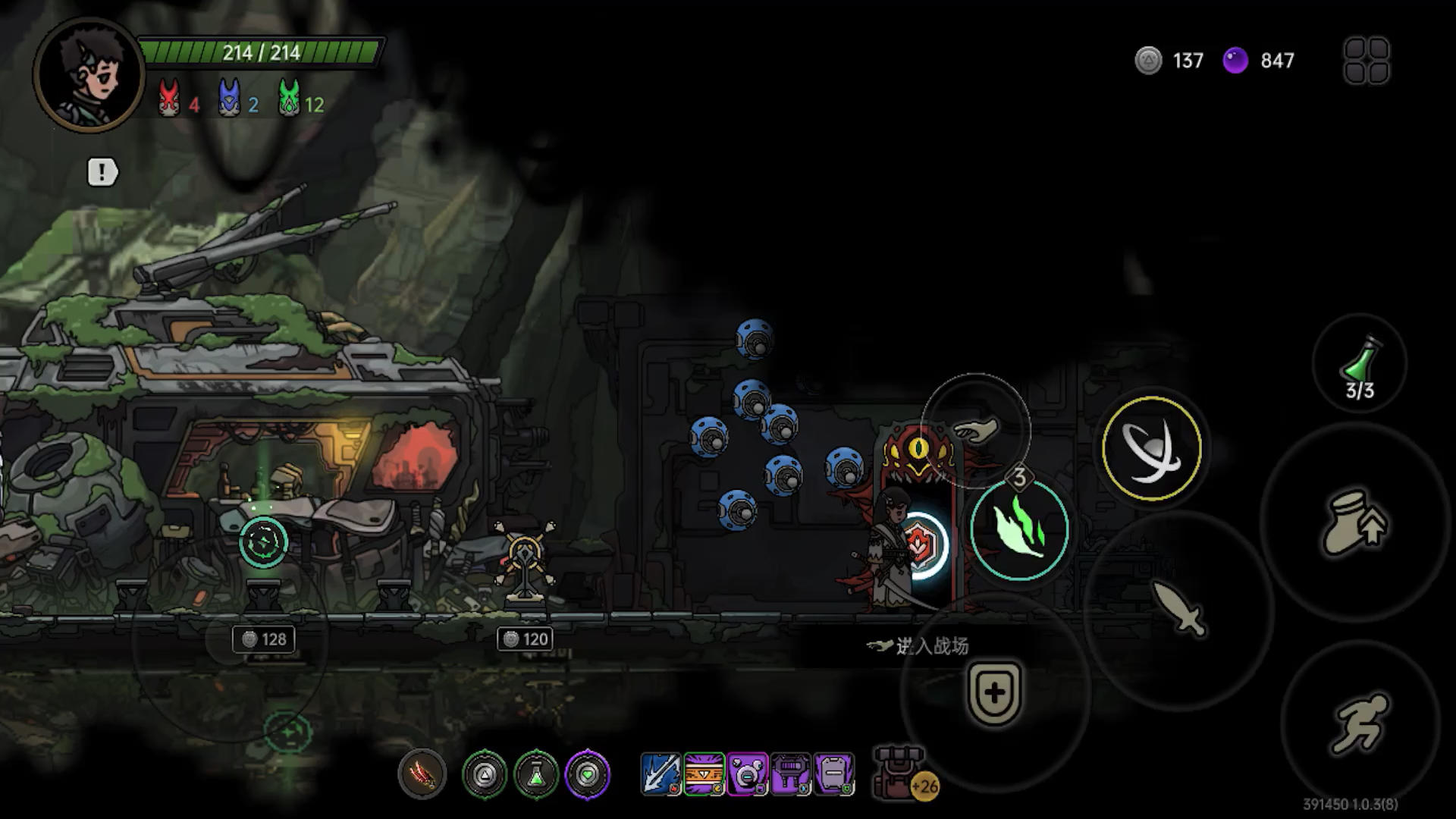This screenshot has height=819, width=1456.
Task: Tap the hand interact button
Action: click(x=976, y=429)
